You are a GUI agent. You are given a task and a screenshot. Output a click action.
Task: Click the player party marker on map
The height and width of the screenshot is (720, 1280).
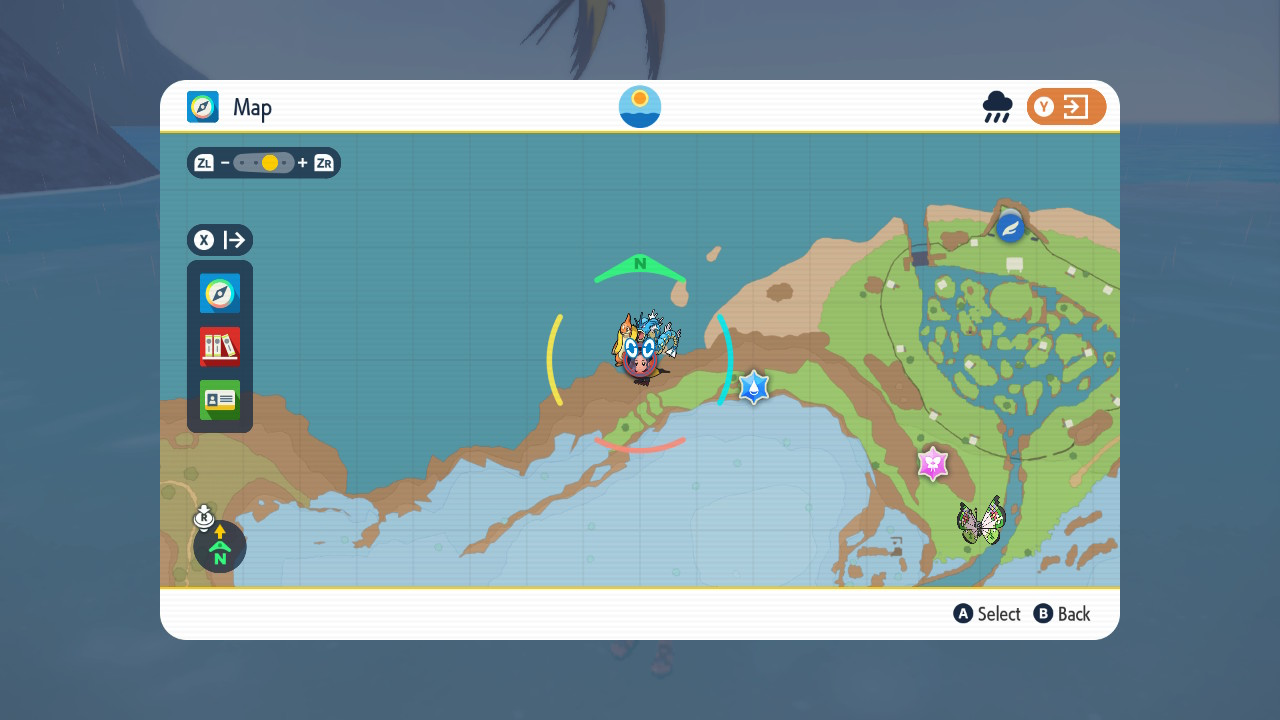click(x=642, y=352)
